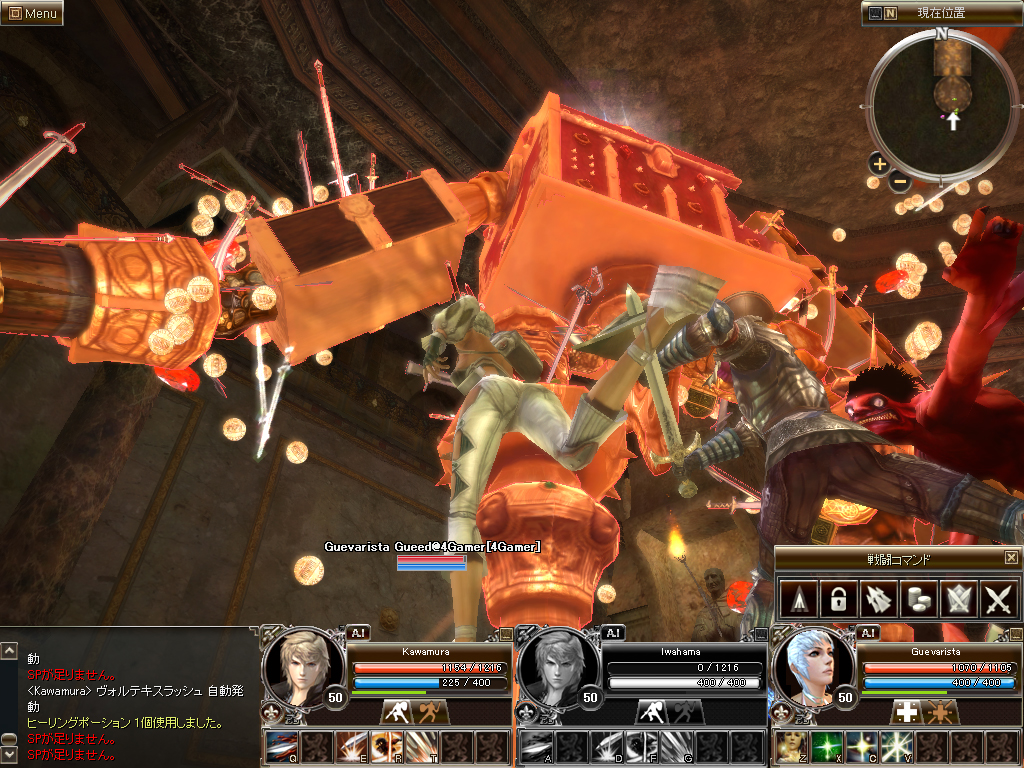Zoom out the minimap with minus button
1024x768 pixels.
(x=899, y=182)
